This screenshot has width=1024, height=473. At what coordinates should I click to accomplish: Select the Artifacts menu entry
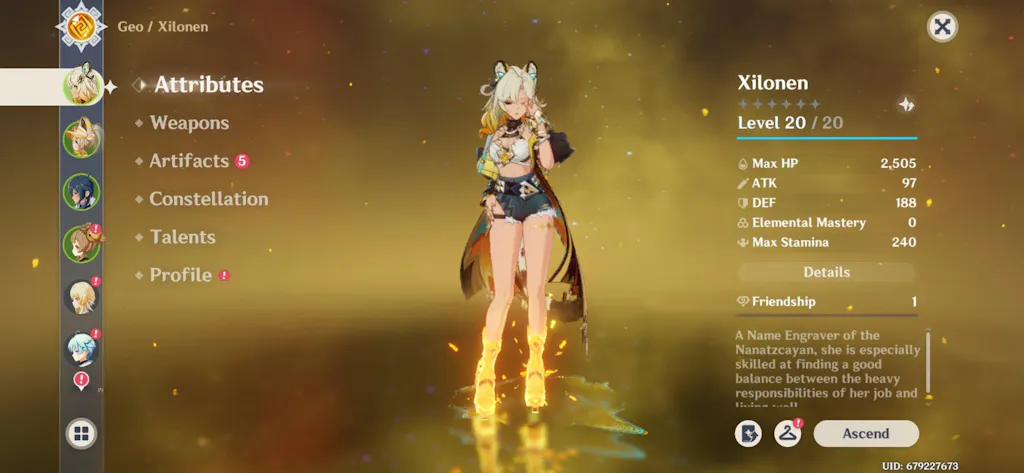coord(189,161)
